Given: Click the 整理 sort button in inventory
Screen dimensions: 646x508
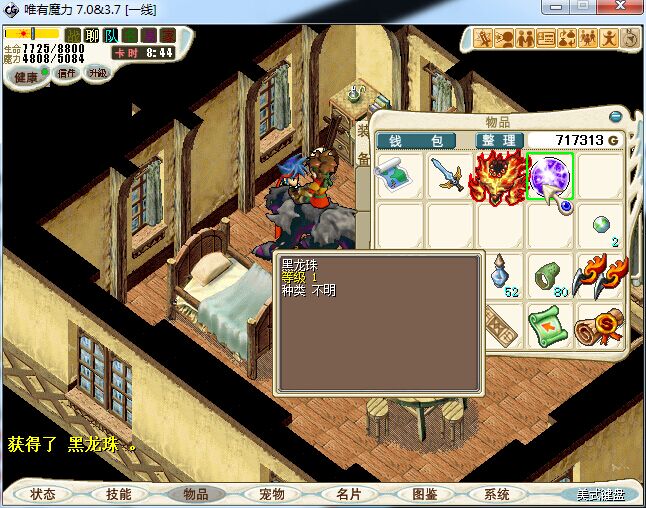Looking at the screenshot, I should (x=497, y=141).
